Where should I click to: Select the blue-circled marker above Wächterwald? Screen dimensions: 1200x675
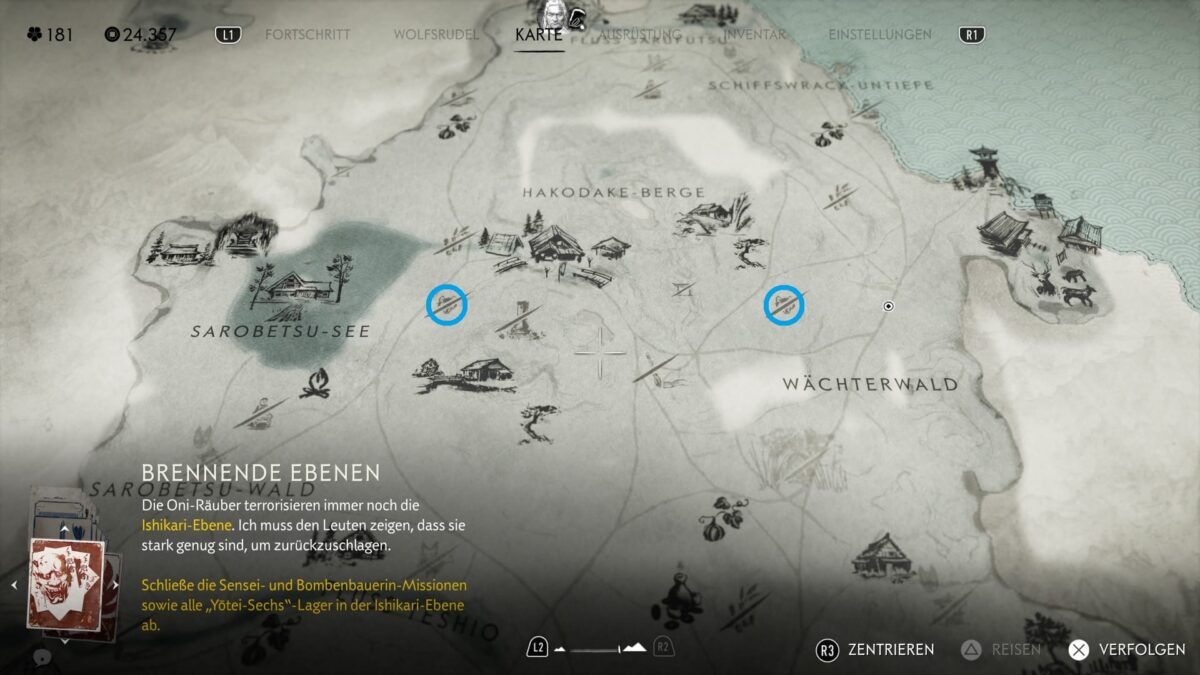(x=785, y=305)
